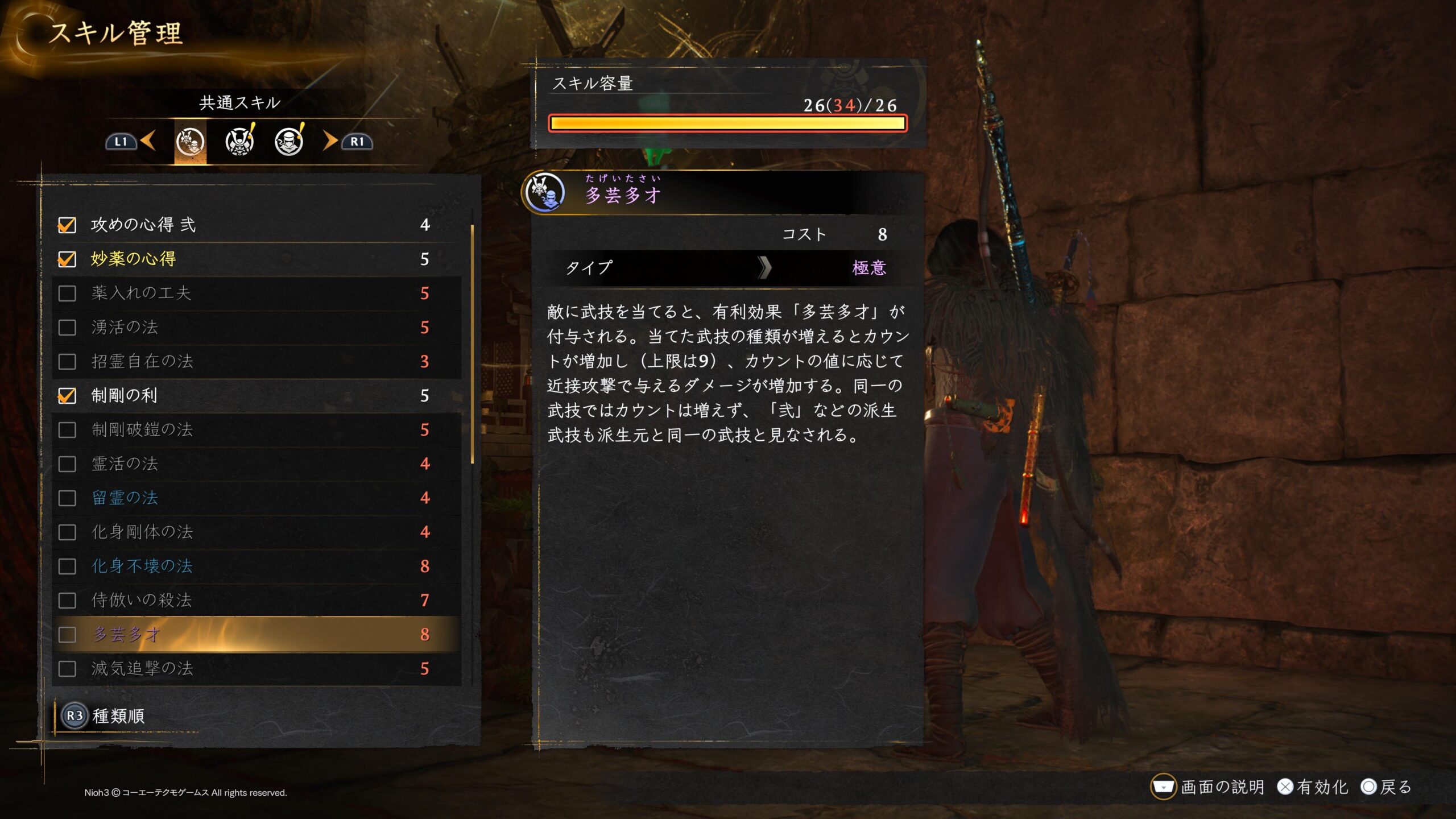The height and width of the screenshot is (819, 1456).
Task: Select the 制剛破鎧の法 skill row
Action: 256,430
